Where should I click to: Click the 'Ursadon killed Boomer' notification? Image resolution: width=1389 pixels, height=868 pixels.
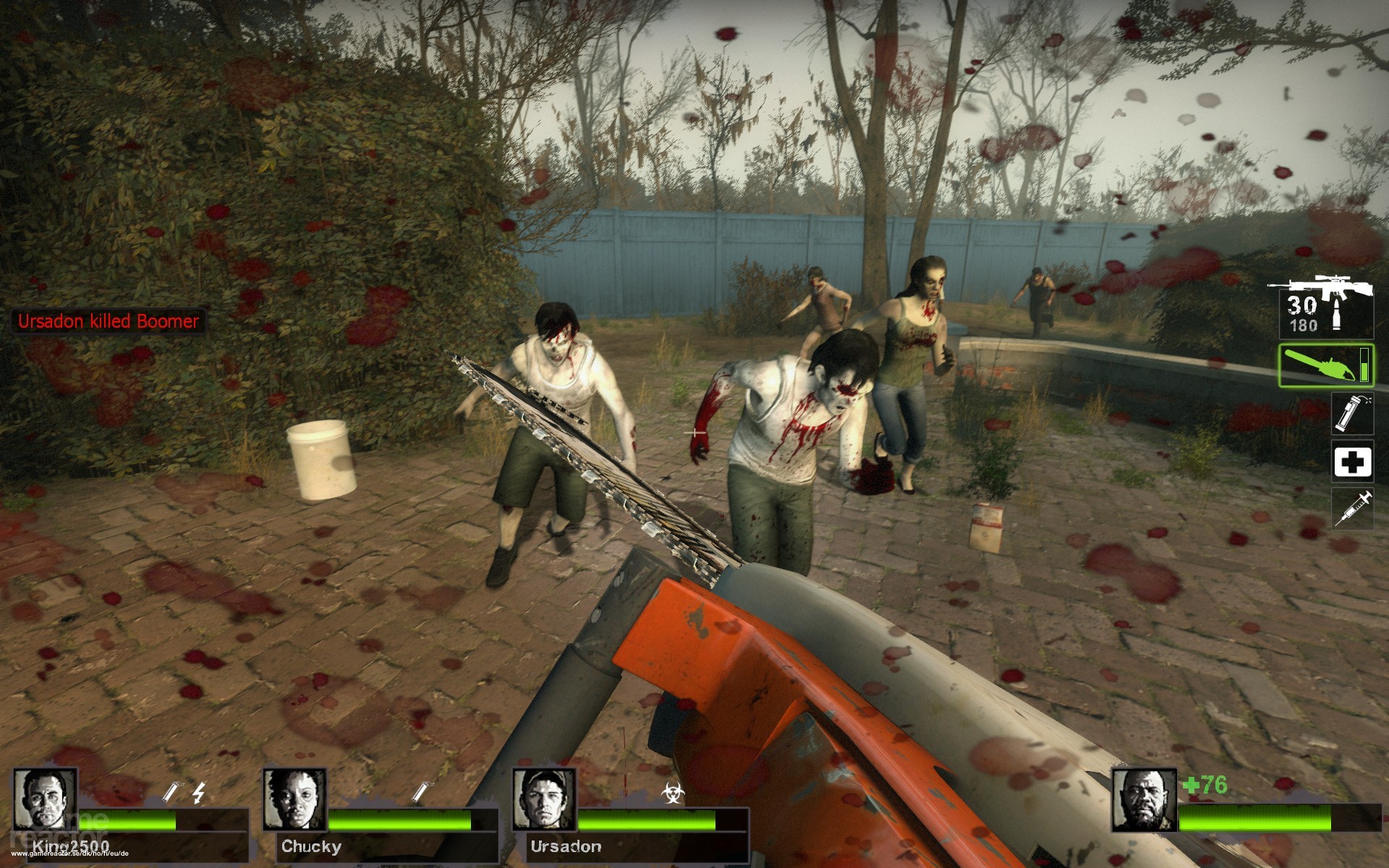[109, 321]
